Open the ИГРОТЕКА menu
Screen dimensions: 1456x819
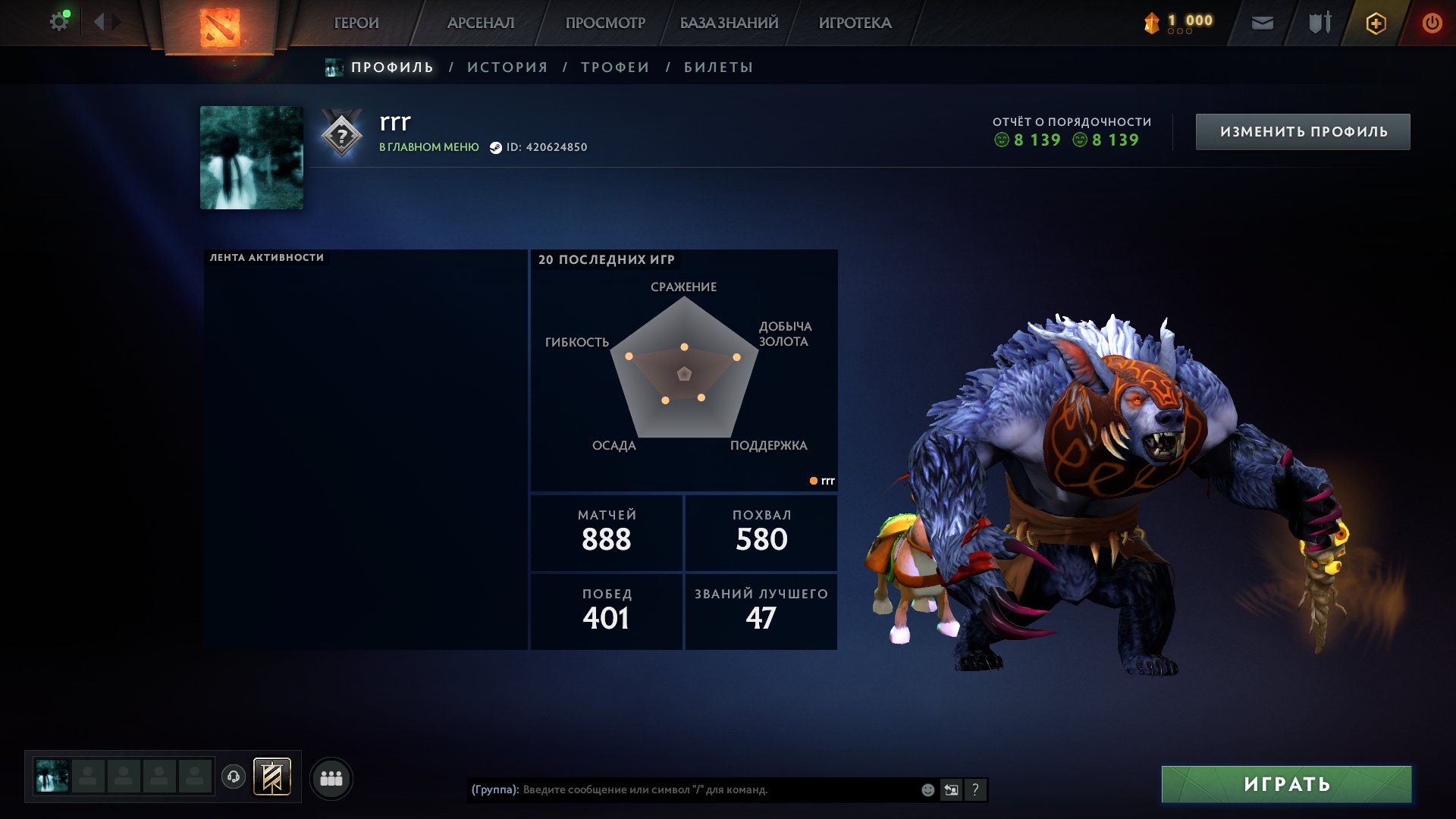[855, 23]
